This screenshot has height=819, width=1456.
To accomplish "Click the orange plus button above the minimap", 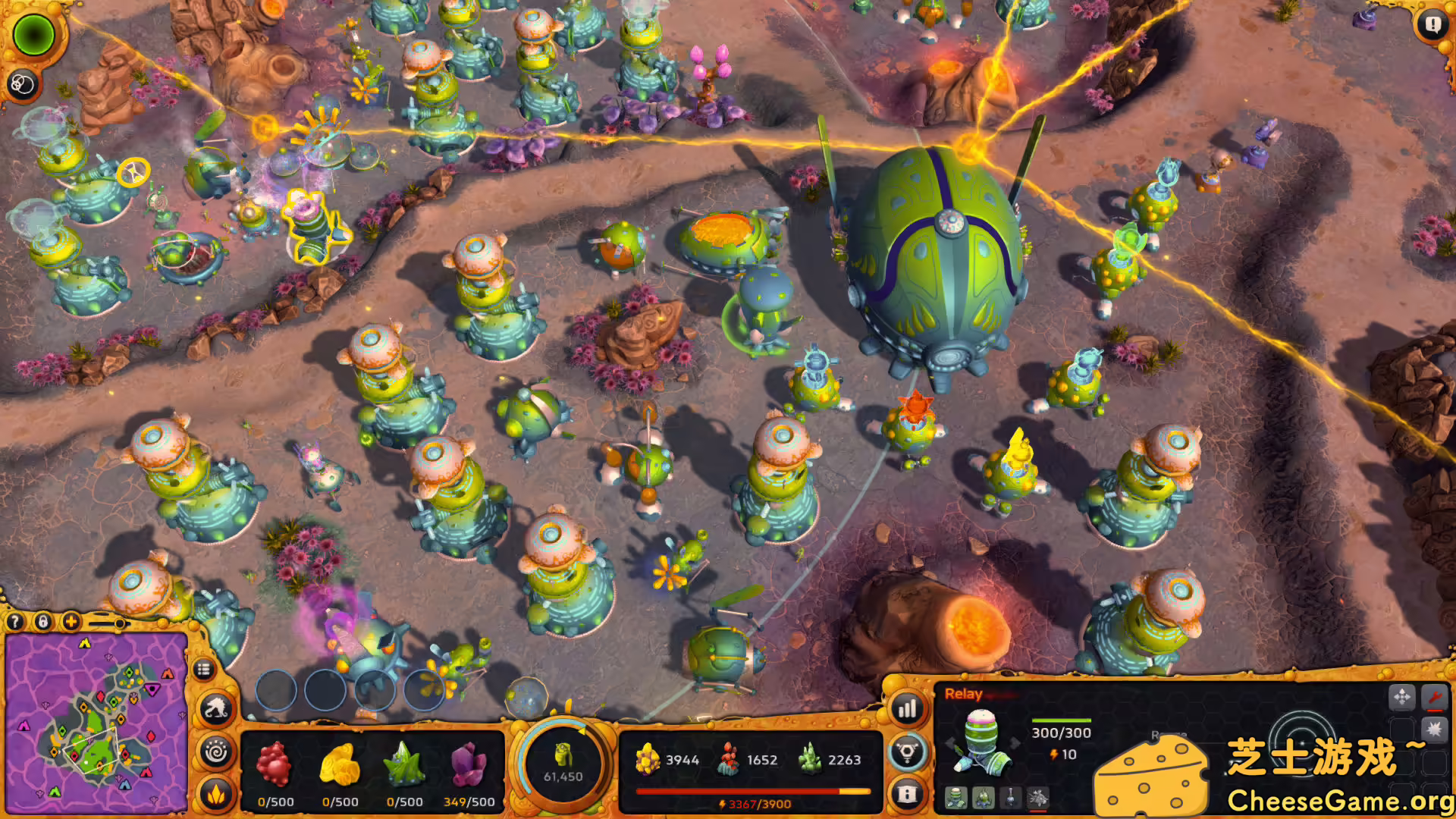I will coord(71,622).
